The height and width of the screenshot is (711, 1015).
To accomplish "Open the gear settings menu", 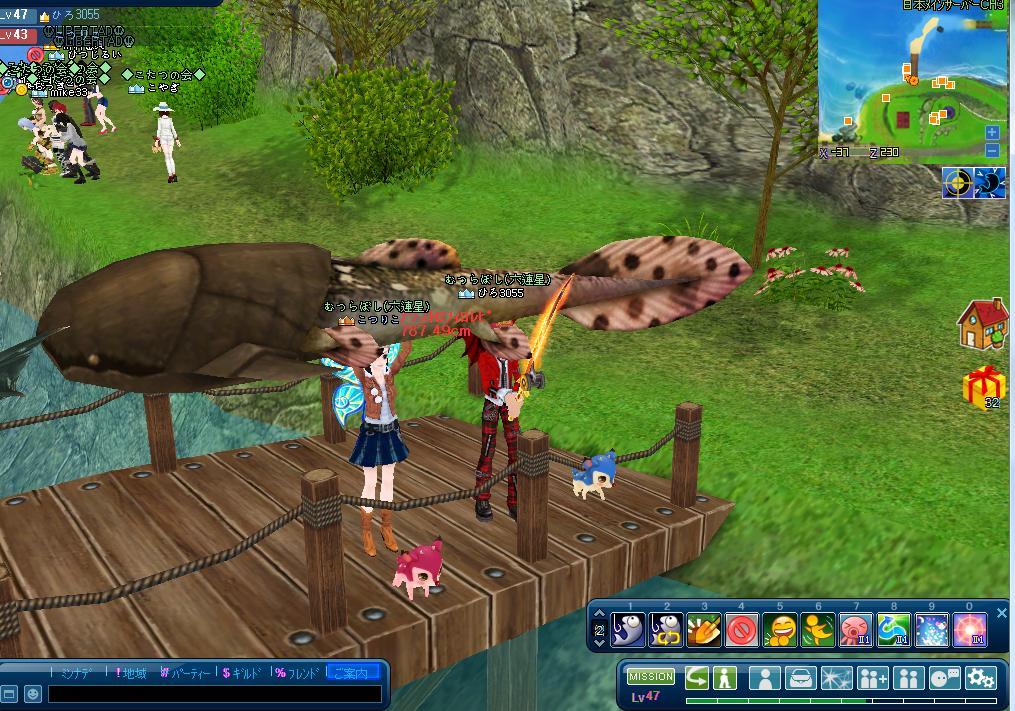I will [981, 678].
